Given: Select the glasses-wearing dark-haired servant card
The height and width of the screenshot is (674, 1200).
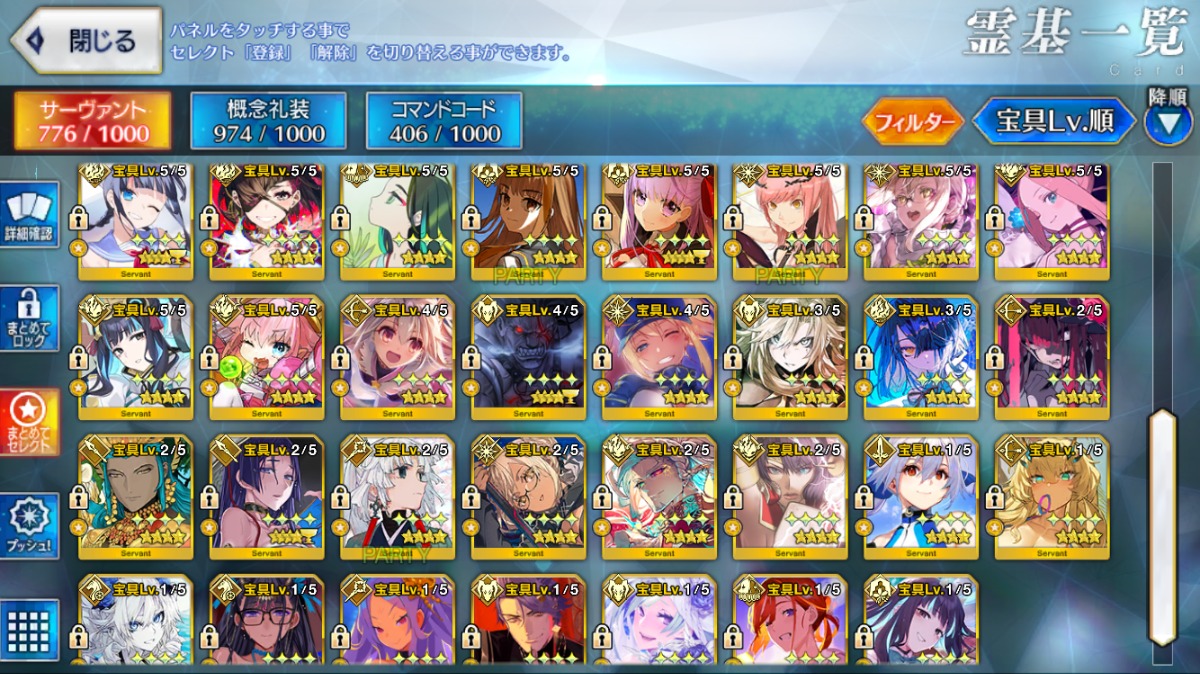Looking at the screenshot, I should click(266, 620).
